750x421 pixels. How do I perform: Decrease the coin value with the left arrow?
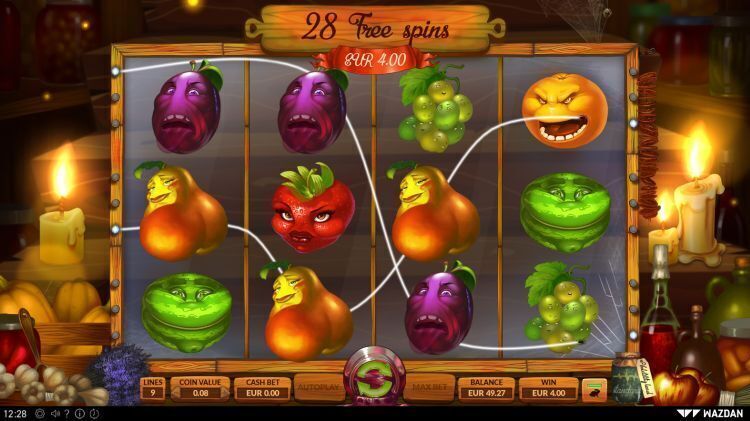pyautogui.click(x=174, y=394)
